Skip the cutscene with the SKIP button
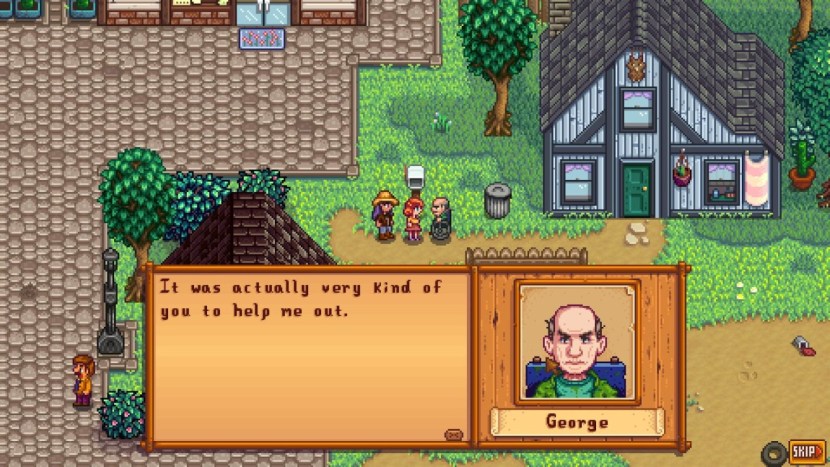 pos(806,452)
